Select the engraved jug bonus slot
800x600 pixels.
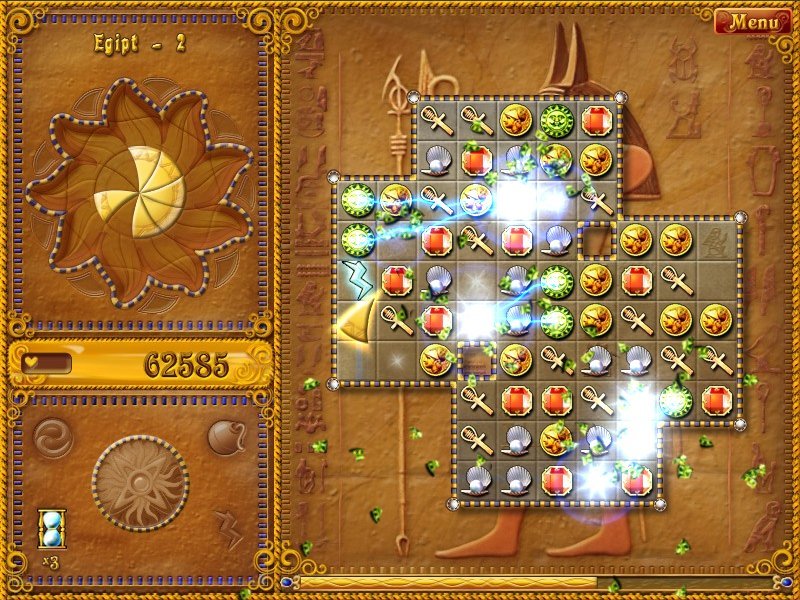click(x=226, y=437)
